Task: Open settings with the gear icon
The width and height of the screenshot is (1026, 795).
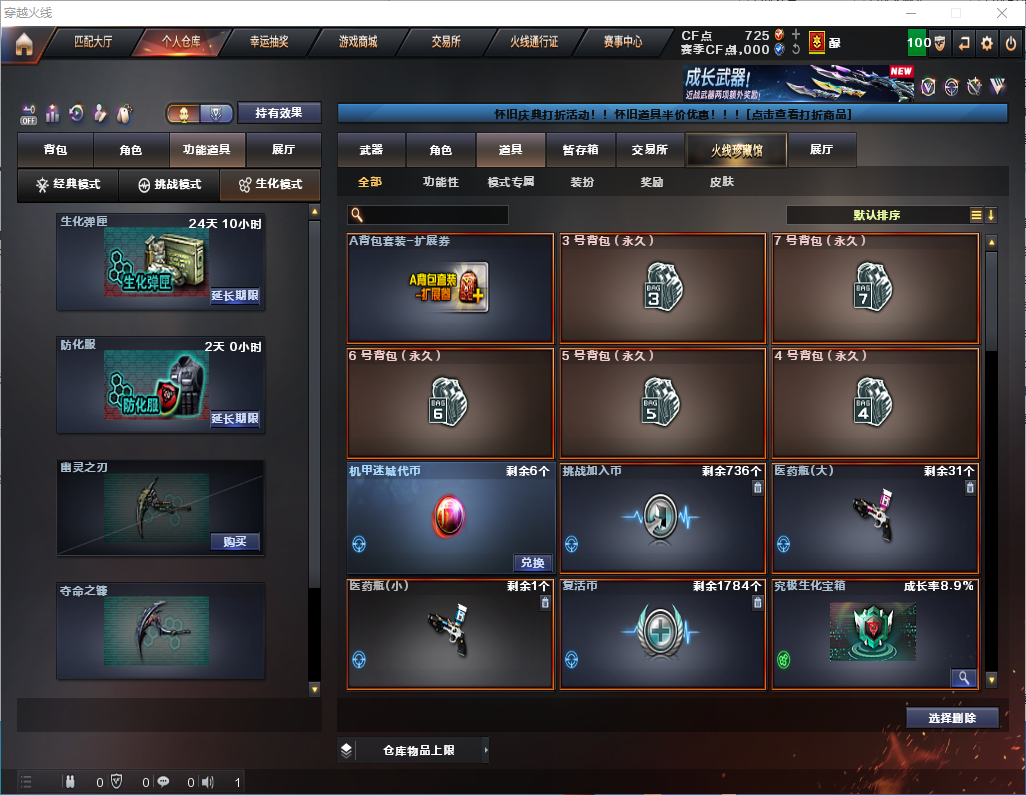Action: [987, 43]
